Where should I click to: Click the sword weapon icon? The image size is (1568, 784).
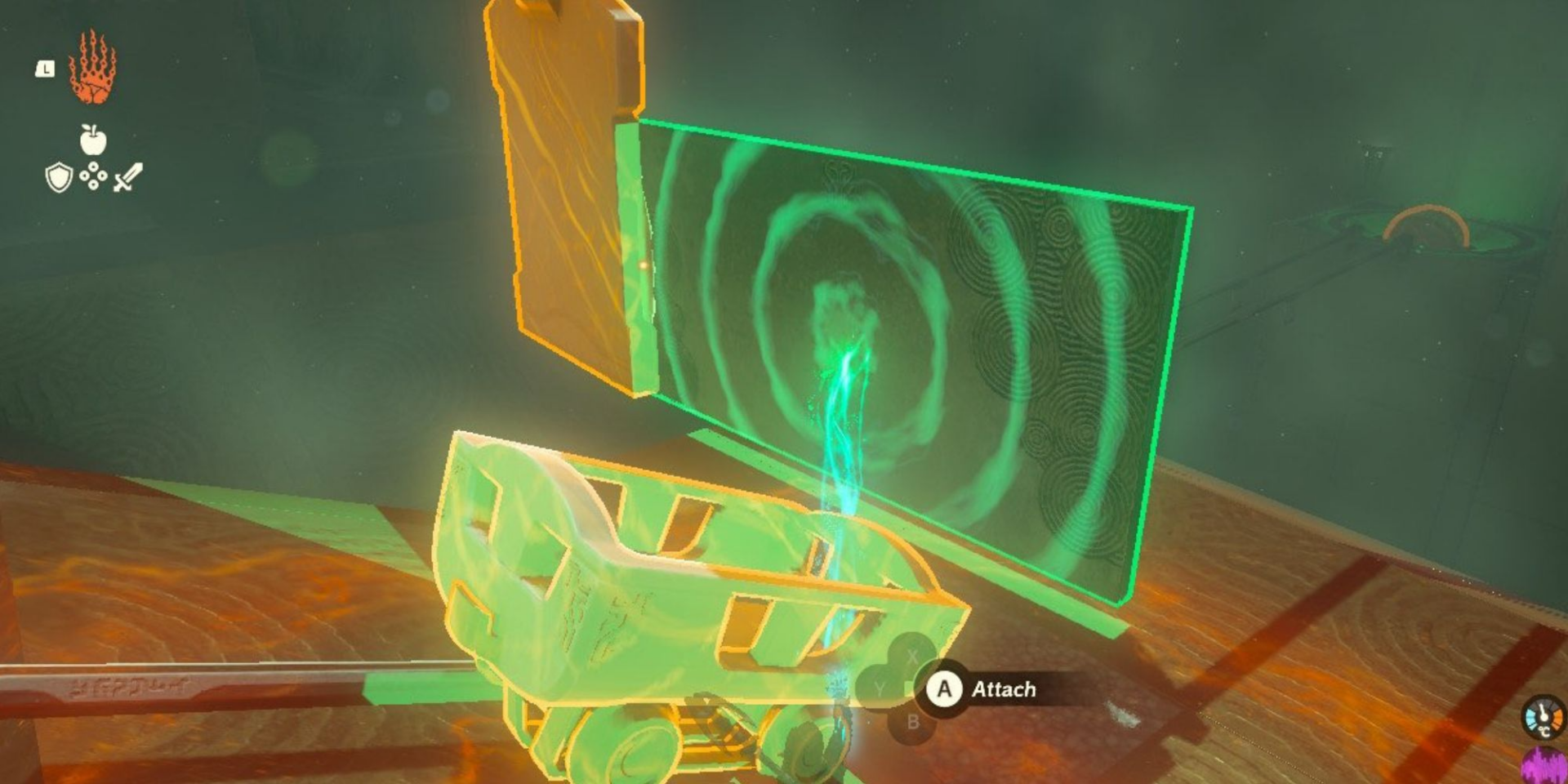[126, 176]
